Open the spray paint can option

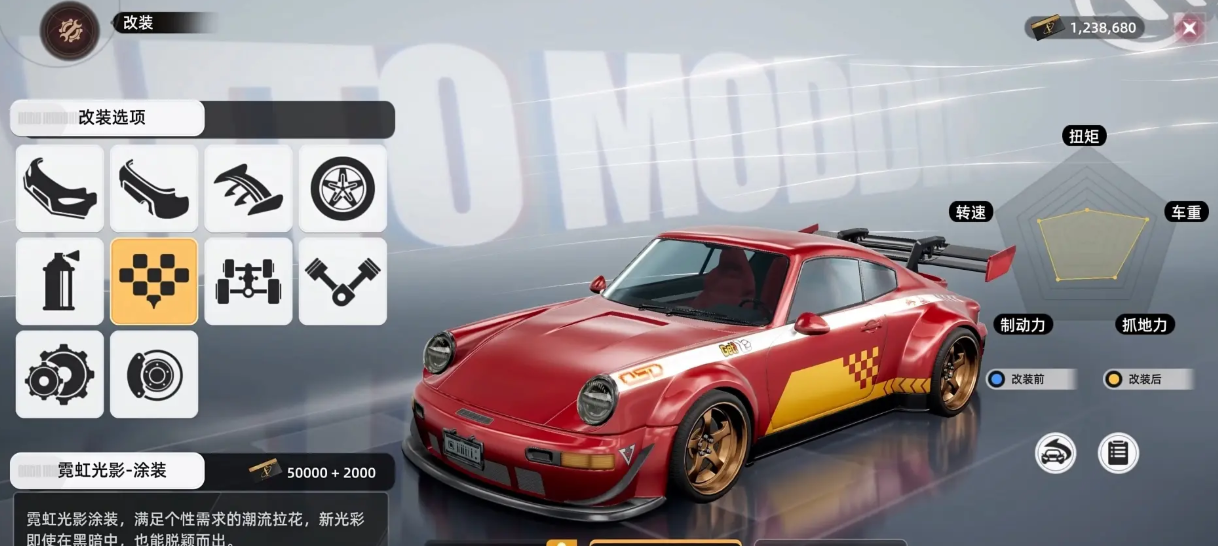click(x=60, y=282)
